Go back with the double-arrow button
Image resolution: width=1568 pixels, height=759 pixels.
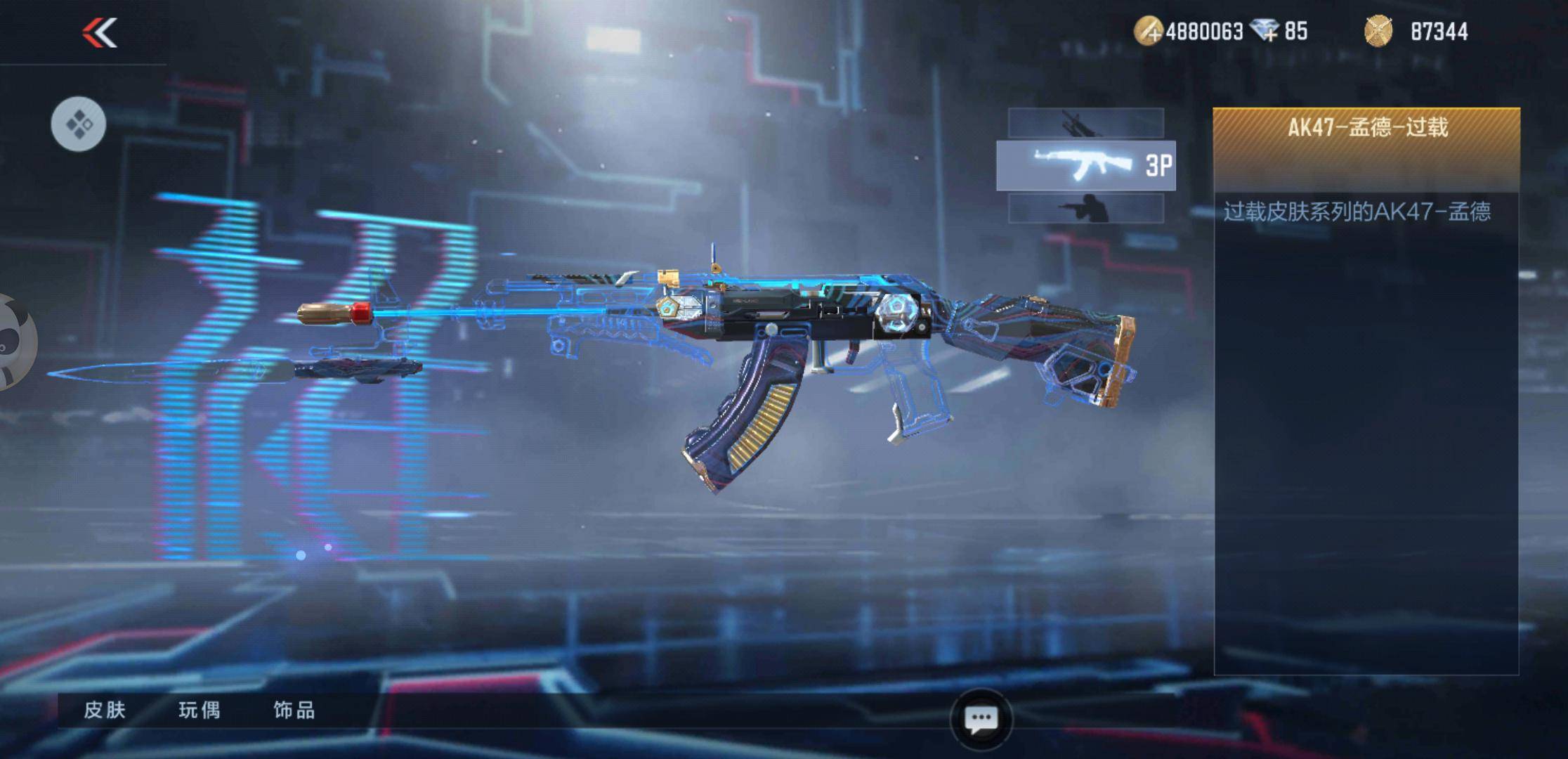tap(100, 33)
